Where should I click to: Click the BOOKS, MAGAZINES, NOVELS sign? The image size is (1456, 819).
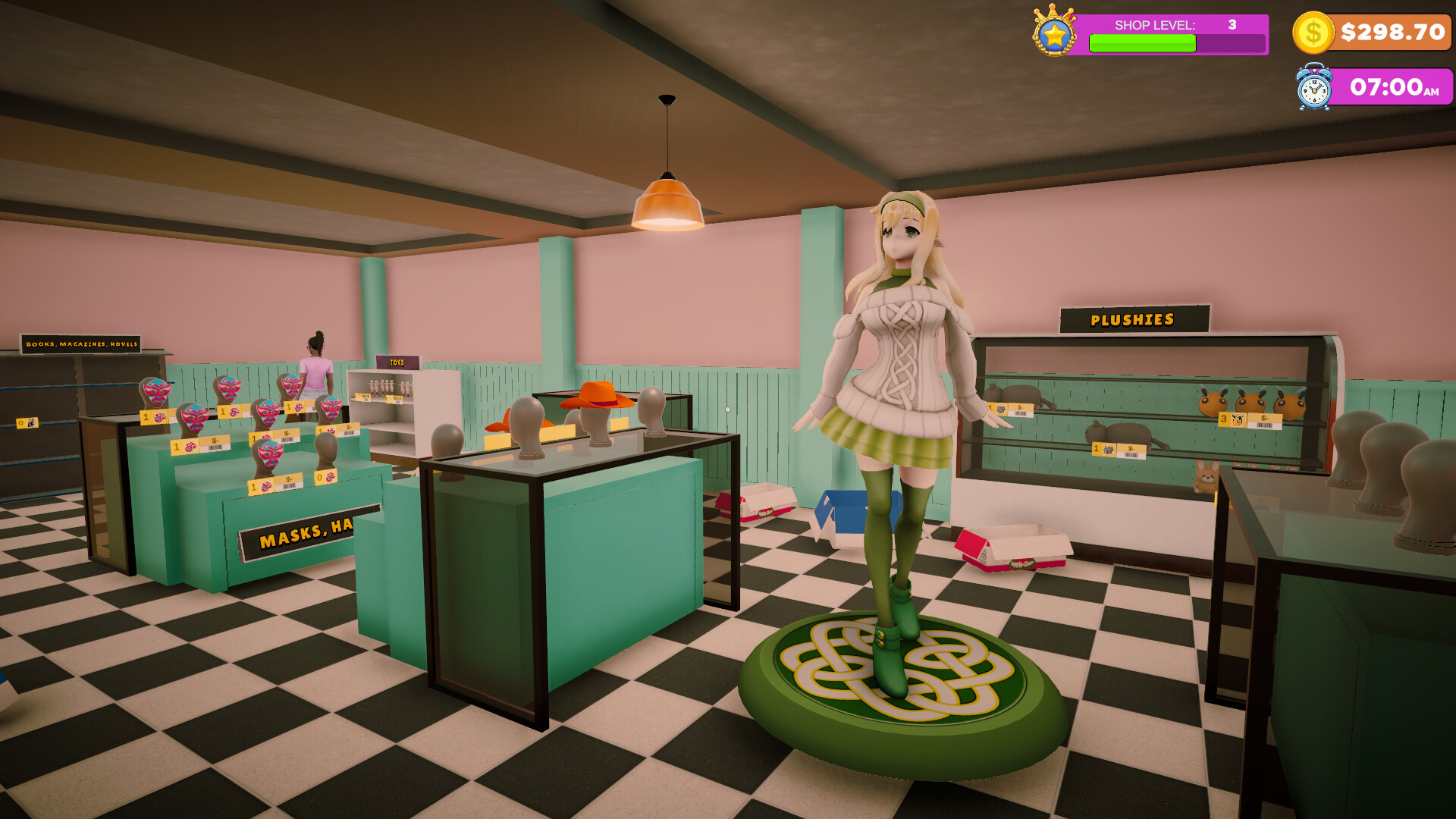tap(82, 345)
